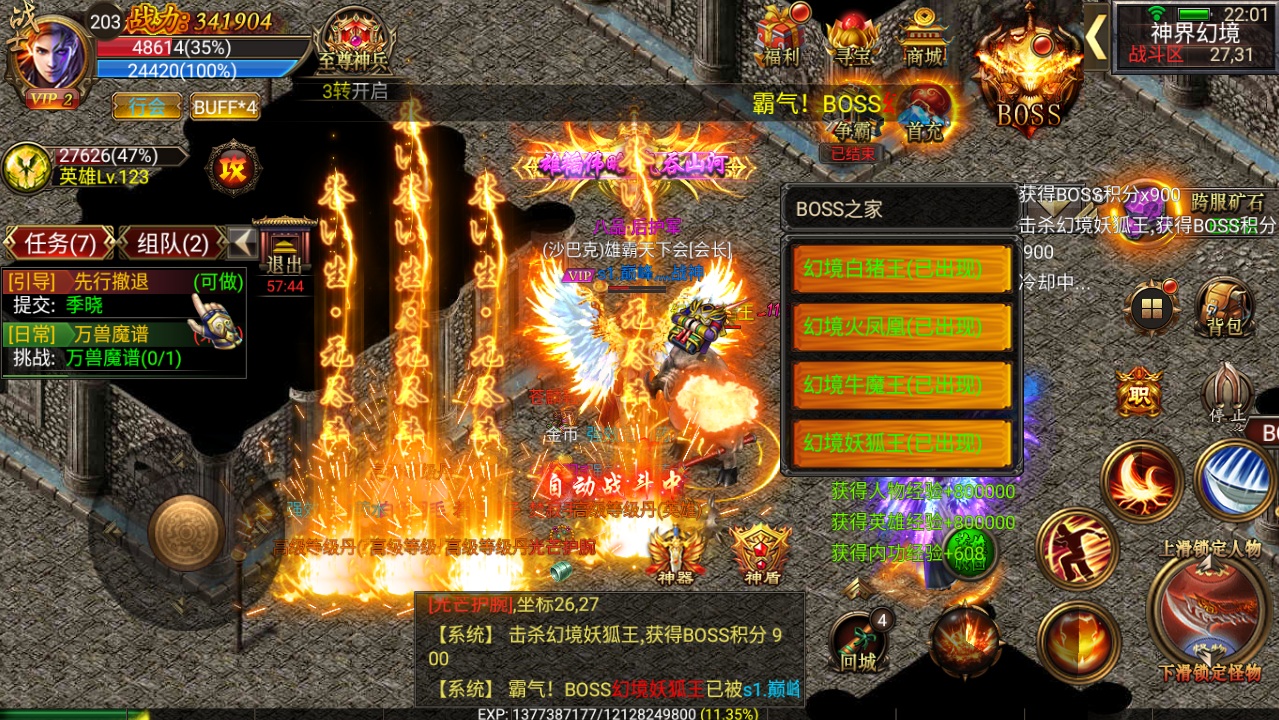Open the 至尊神兵 supreme weapon icon
Viewport: 1279px width, 720px height.
coord(351,40)
